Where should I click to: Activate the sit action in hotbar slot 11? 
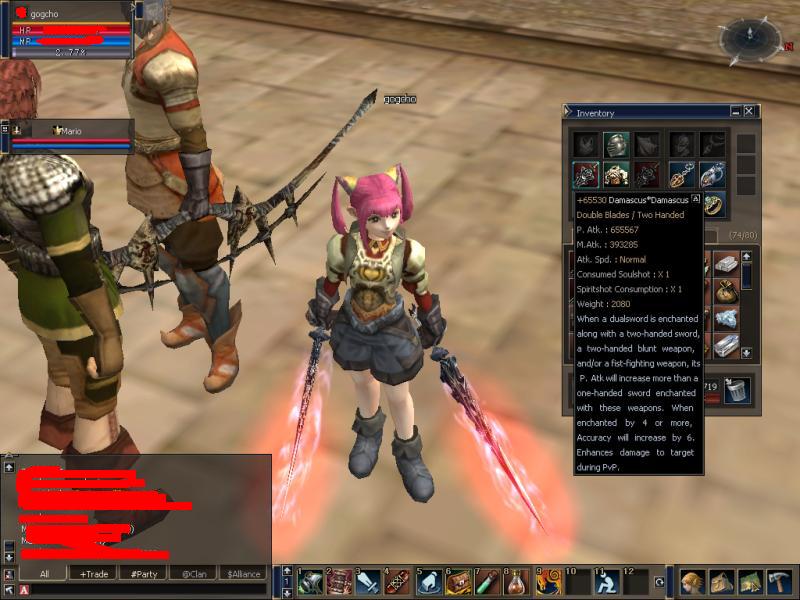pos(605,581)
